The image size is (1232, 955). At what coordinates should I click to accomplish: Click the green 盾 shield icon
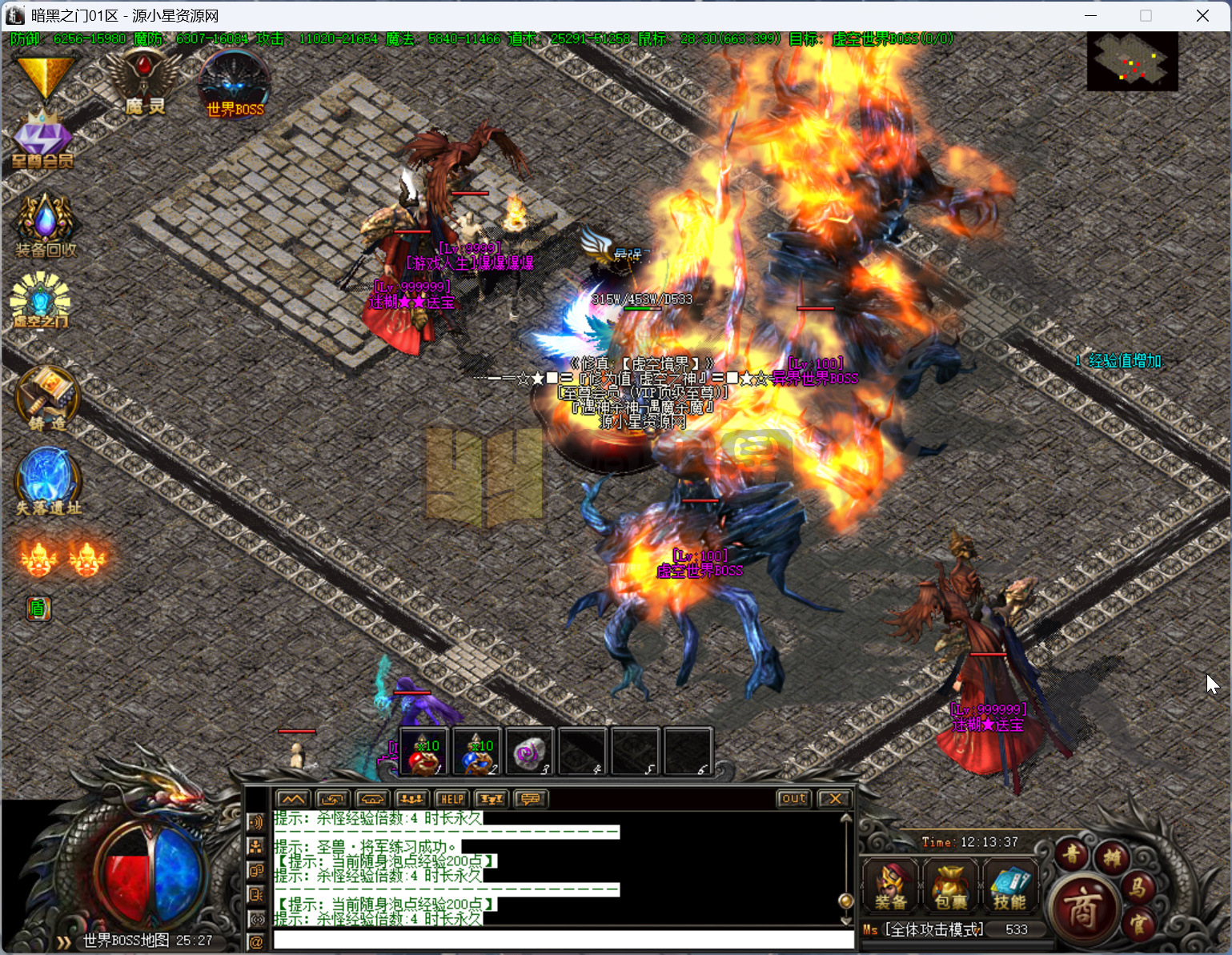click(x=38, y=609)
